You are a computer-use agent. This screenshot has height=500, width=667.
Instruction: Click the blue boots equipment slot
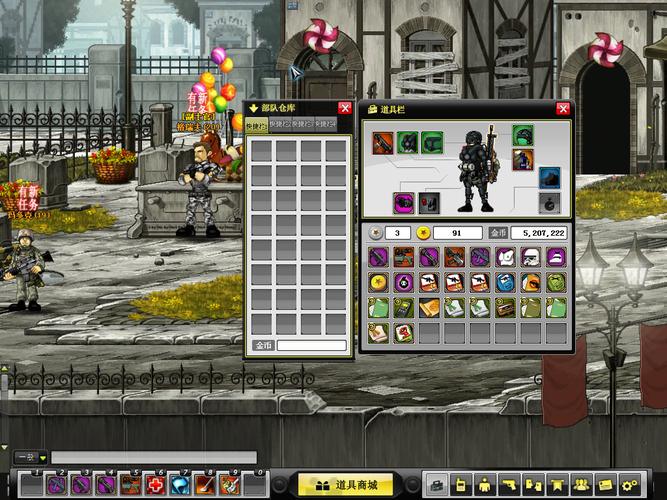tap(549, 178)
